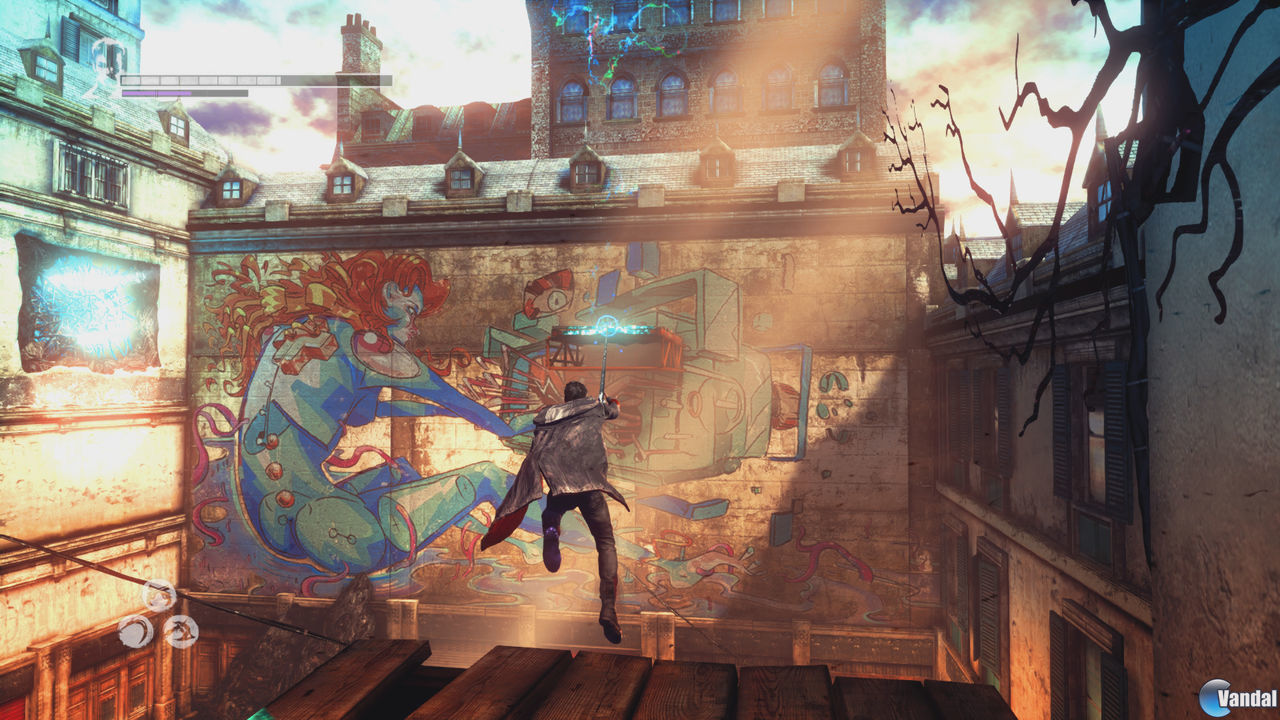1280x720 pixels.
Task: Select the Devil Trigger HUD panel
Action: coord(185,93)
